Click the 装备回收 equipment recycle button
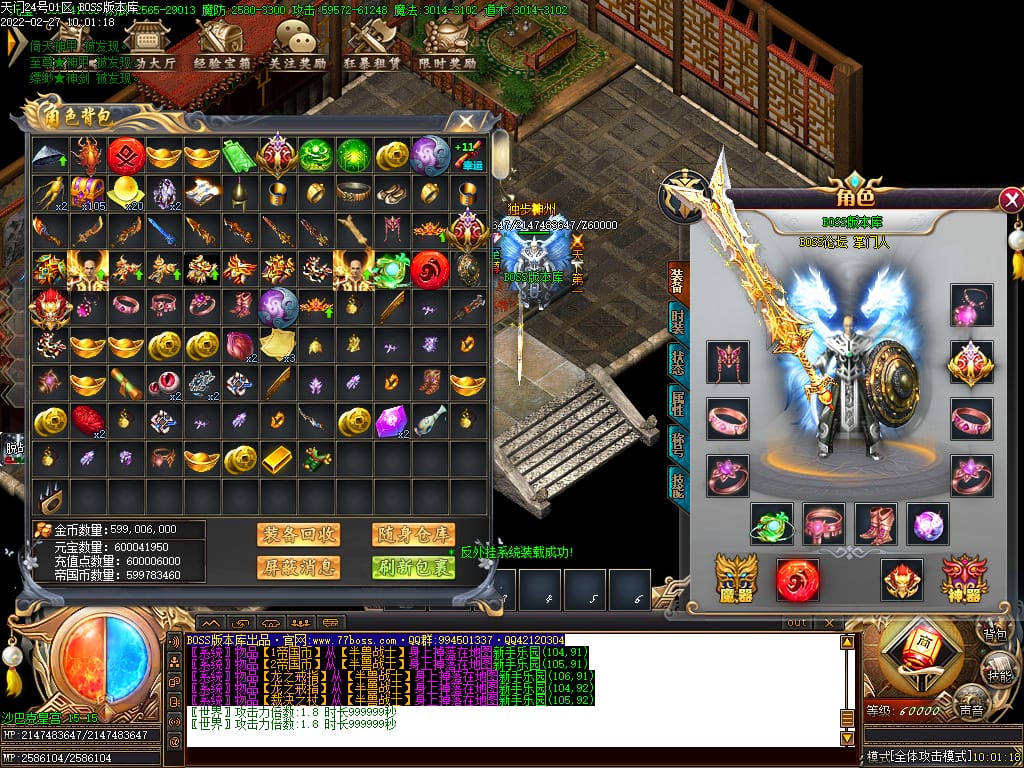The image size is (1024, 768). coord(297,534)
